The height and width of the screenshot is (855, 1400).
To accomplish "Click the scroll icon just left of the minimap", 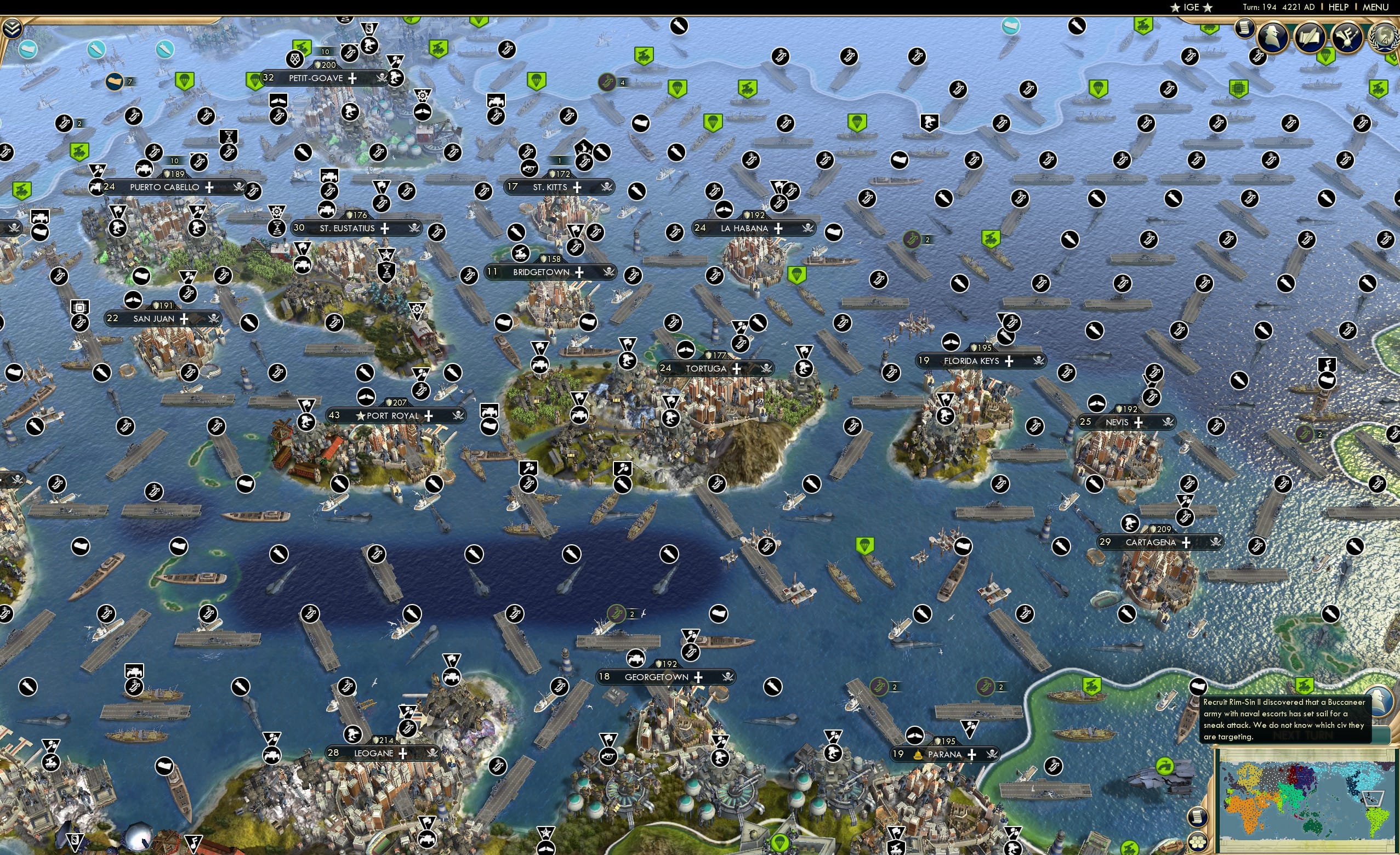I will [1198, 818].
